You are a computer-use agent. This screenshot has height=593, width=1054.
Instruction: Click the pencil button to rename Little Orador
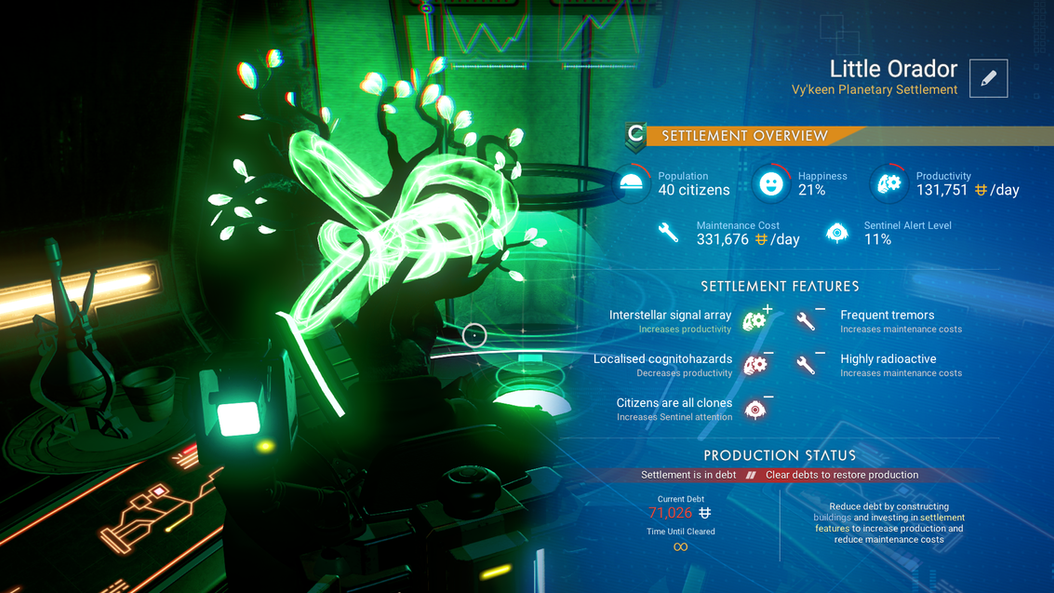coord(988,78)
